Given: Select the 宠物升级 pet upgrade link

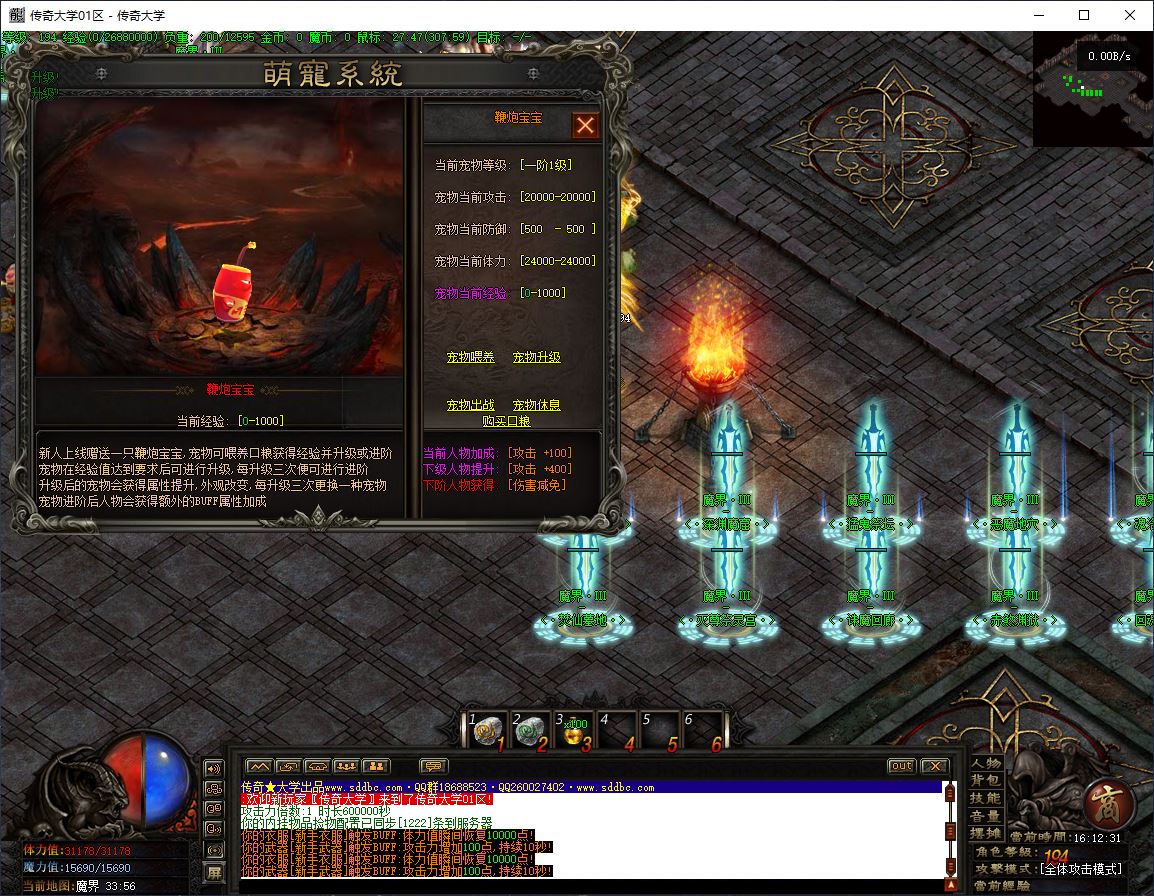Looking at the screenshot, I should coord(536,357).
